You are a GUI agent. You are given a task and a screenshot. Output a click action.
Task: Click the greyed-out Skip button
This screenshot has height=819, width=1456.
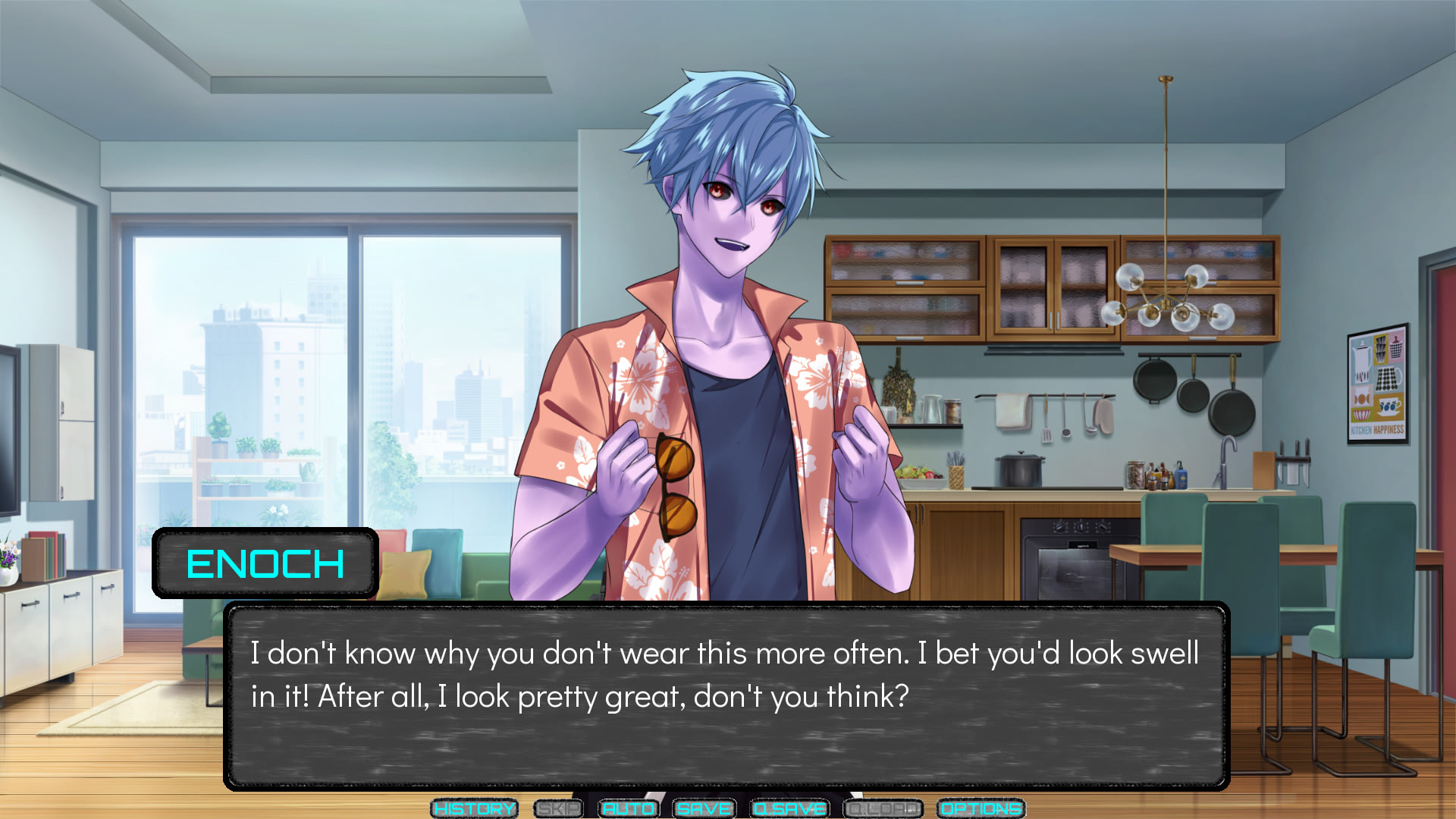click(558, 809)
